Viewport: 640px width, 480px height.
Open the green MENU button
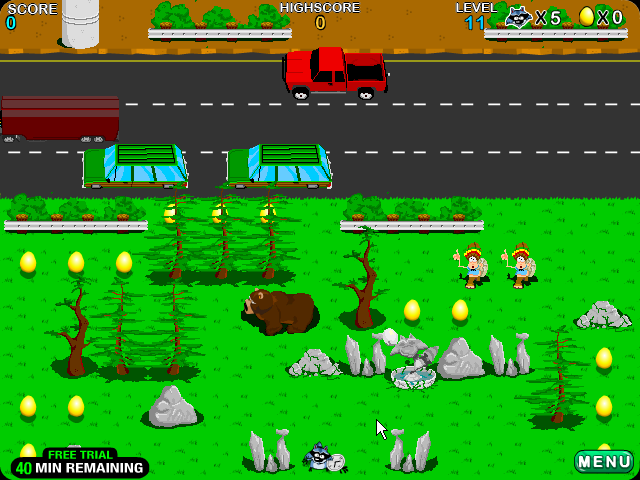[x=604, y=462]
